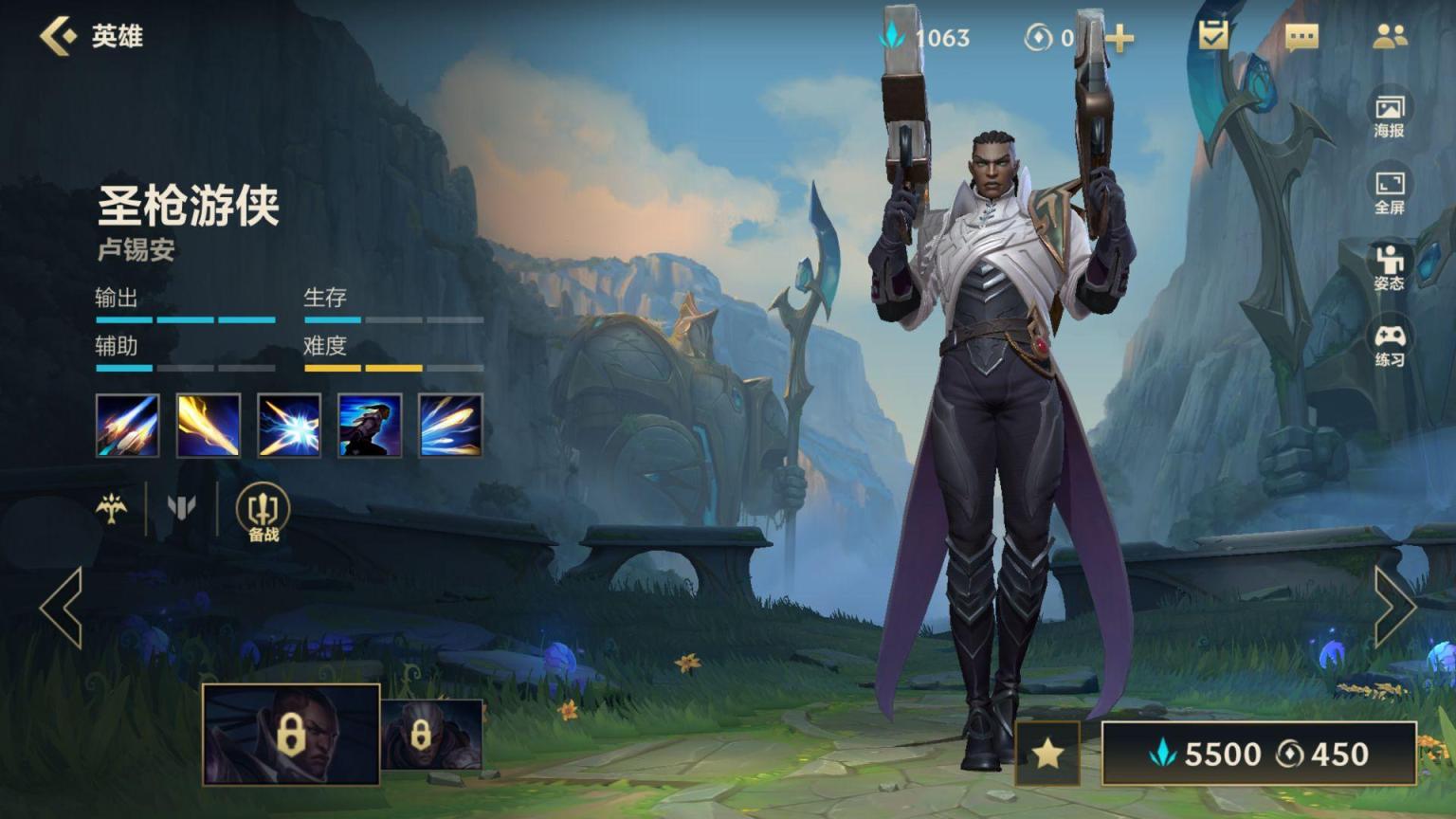Select the dash ability icon
1456x819 pixels.
pyautogui.click(x=370, y=426)
